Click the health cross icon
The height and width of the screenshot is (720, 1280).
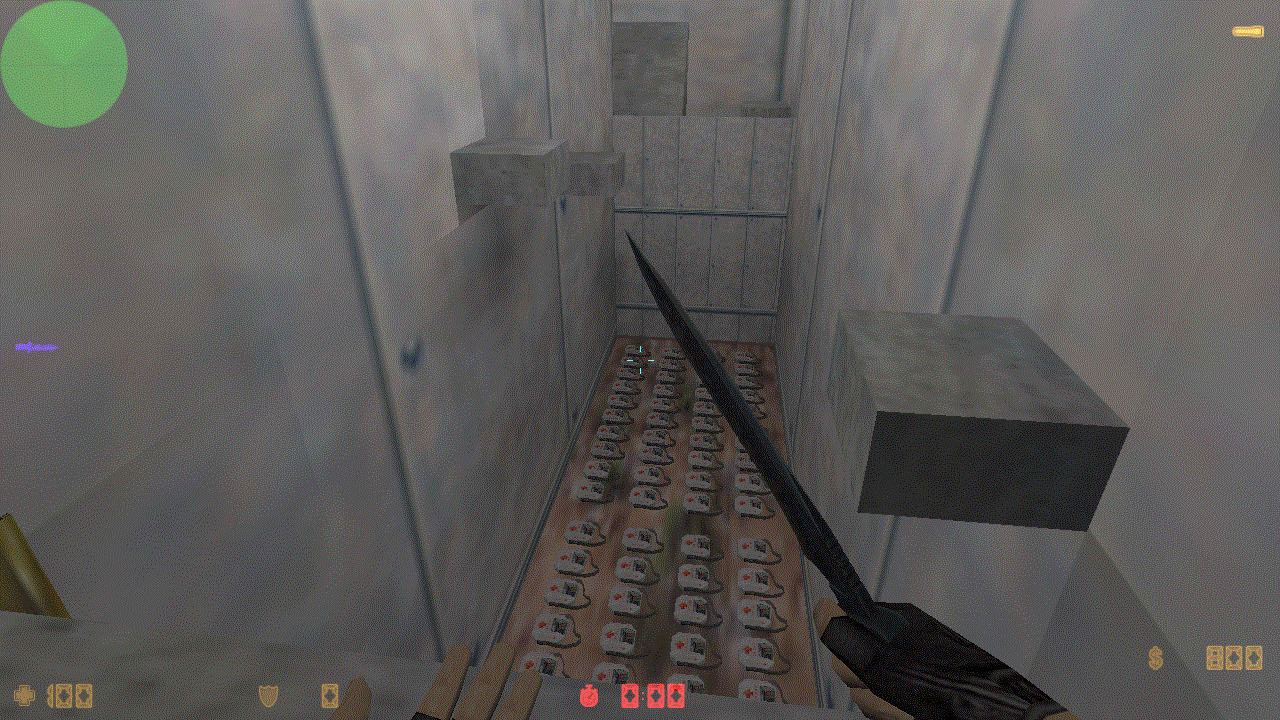[x=24, y=695]
